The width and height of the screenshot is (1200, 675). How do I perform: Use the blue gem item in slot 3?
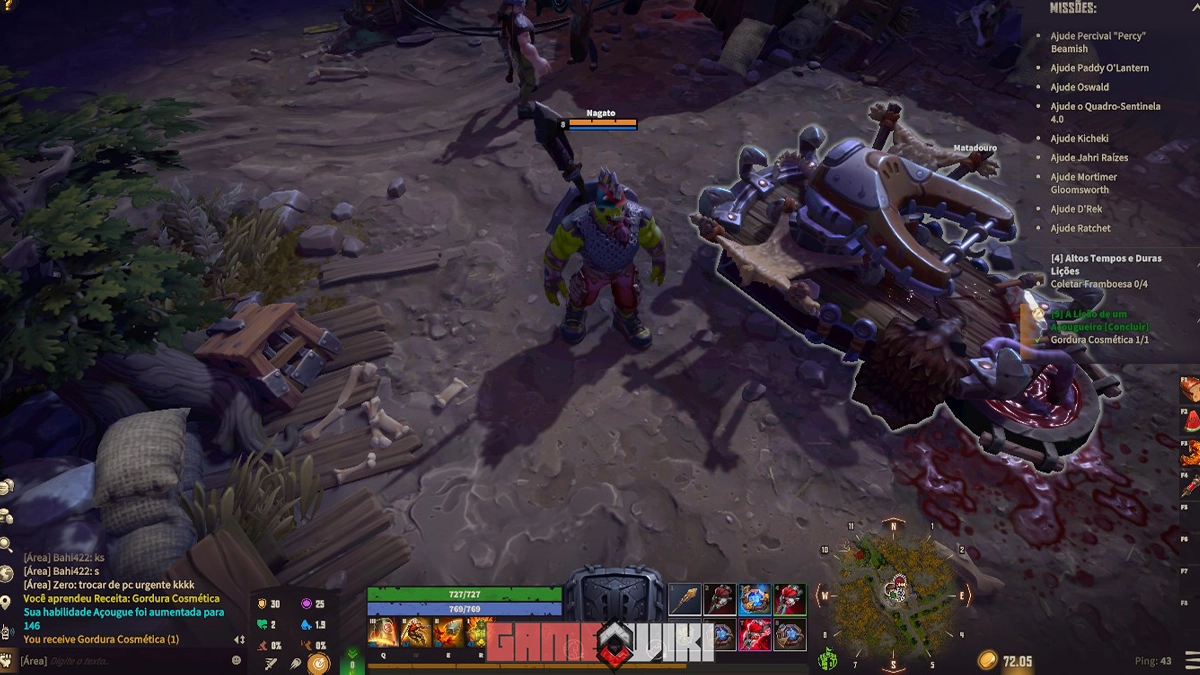coord(755,600)
